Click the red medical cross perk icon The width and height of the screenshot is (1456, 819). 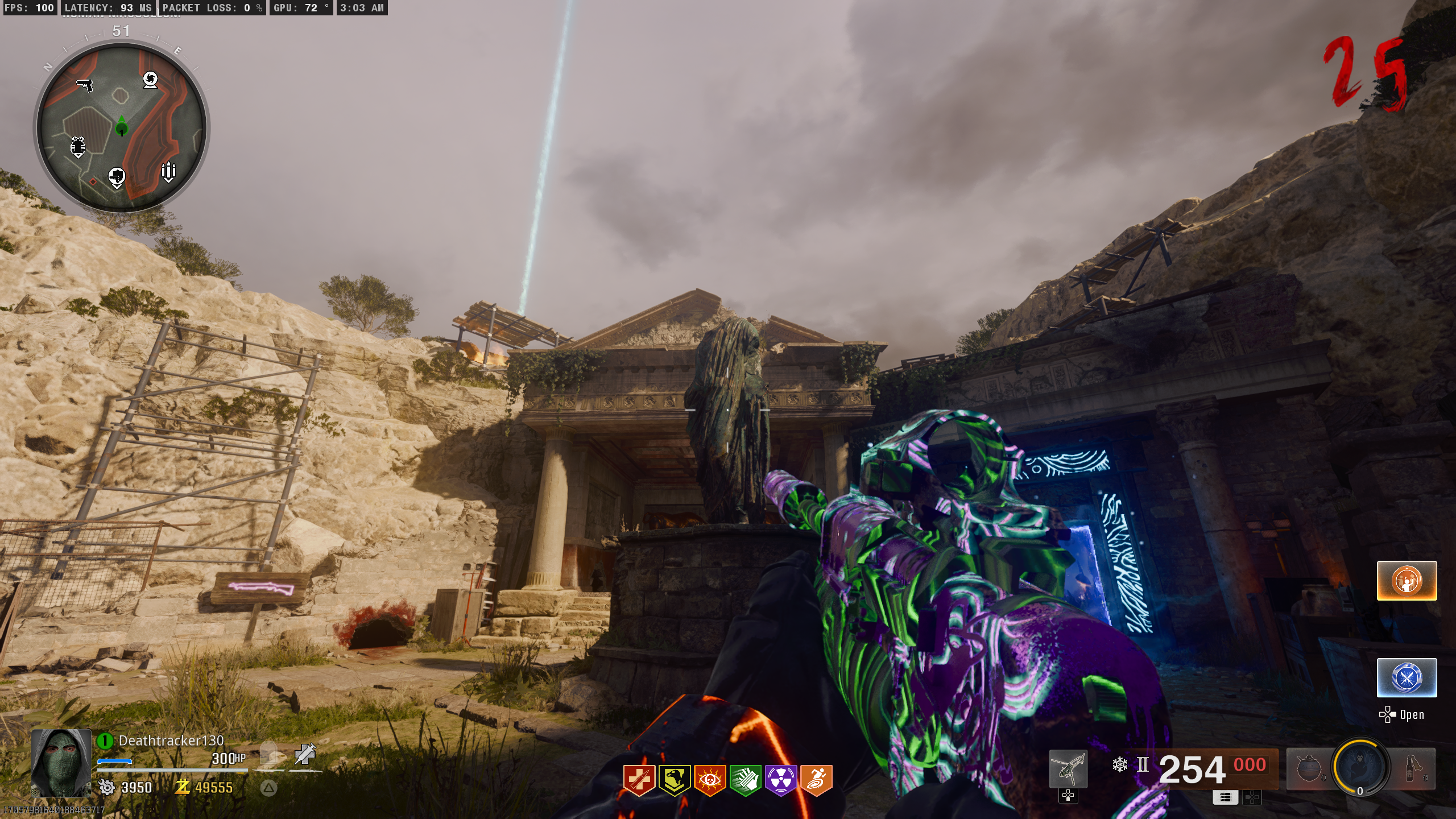pos(639,780)
